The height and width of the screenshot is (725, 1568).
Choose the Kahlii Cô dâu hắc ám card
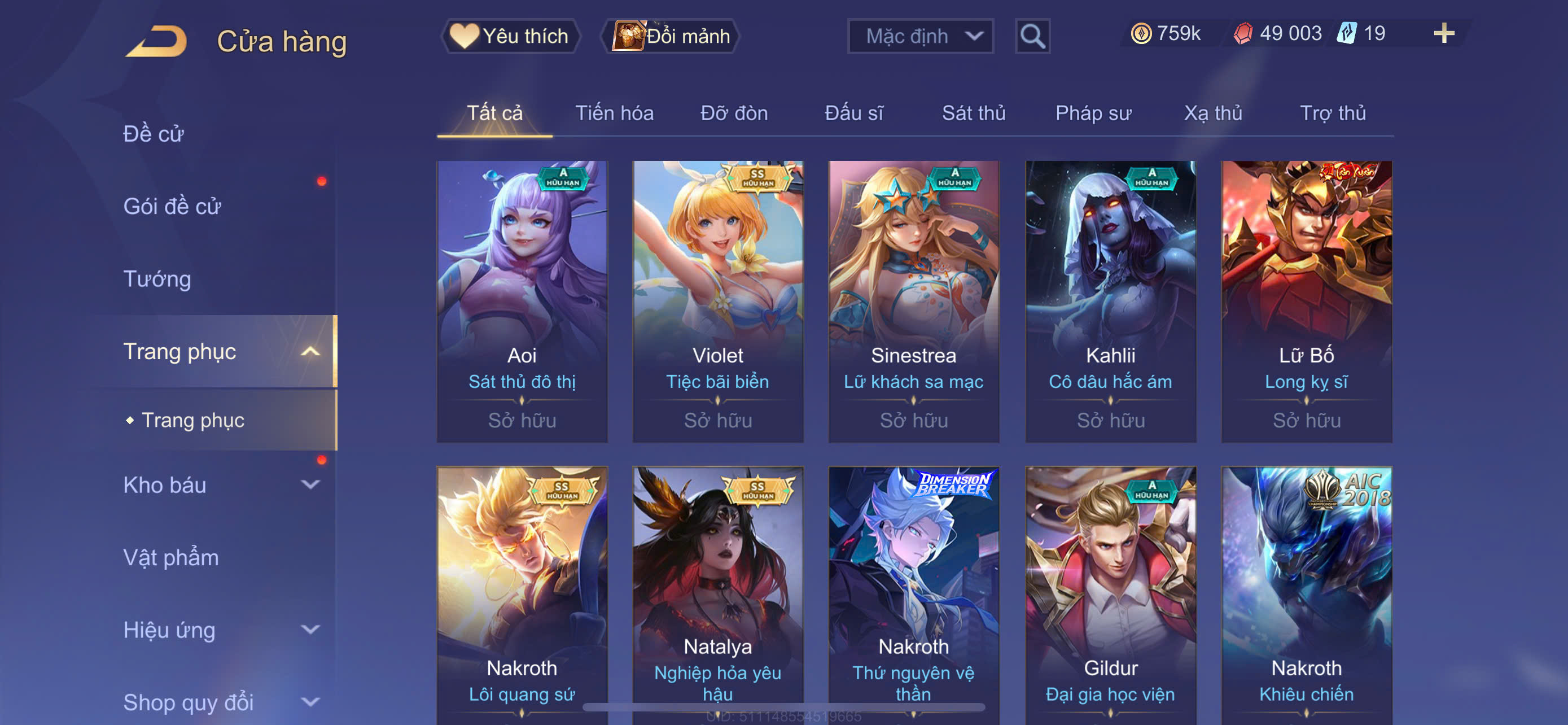click(1110, 301)
